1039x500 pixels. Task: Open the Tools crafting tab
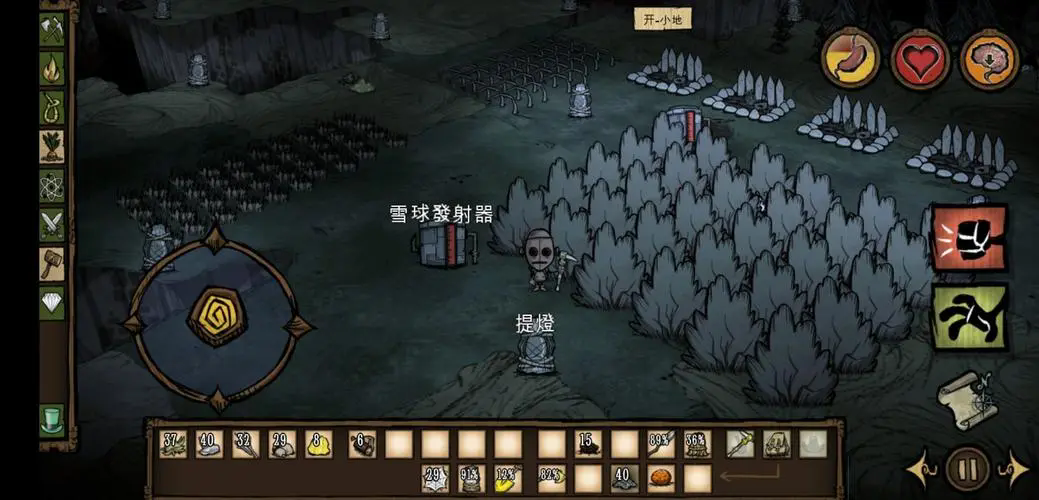pos(52,29)
